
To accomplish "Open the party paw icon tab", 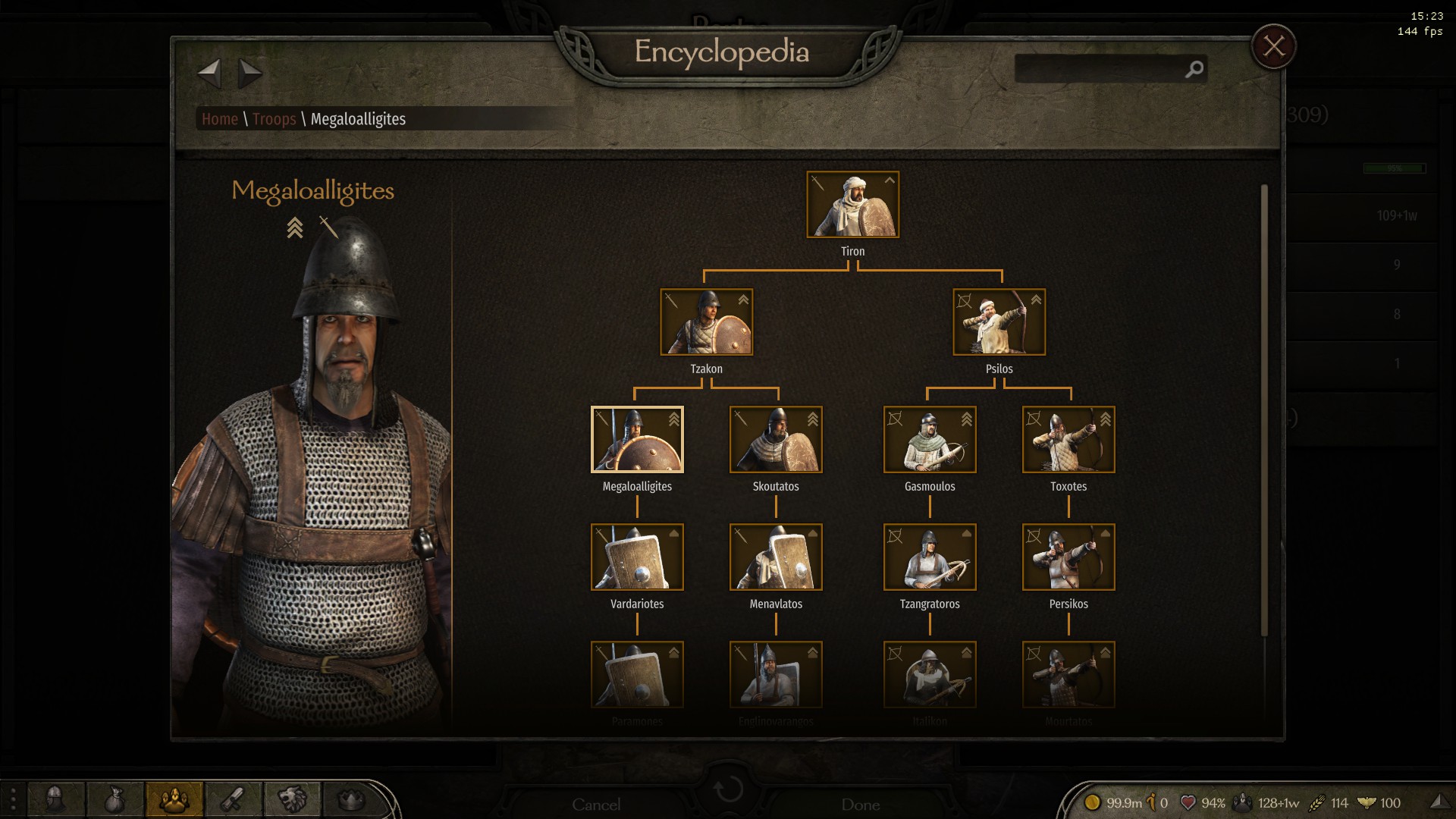I will click(x=174, y=799).
